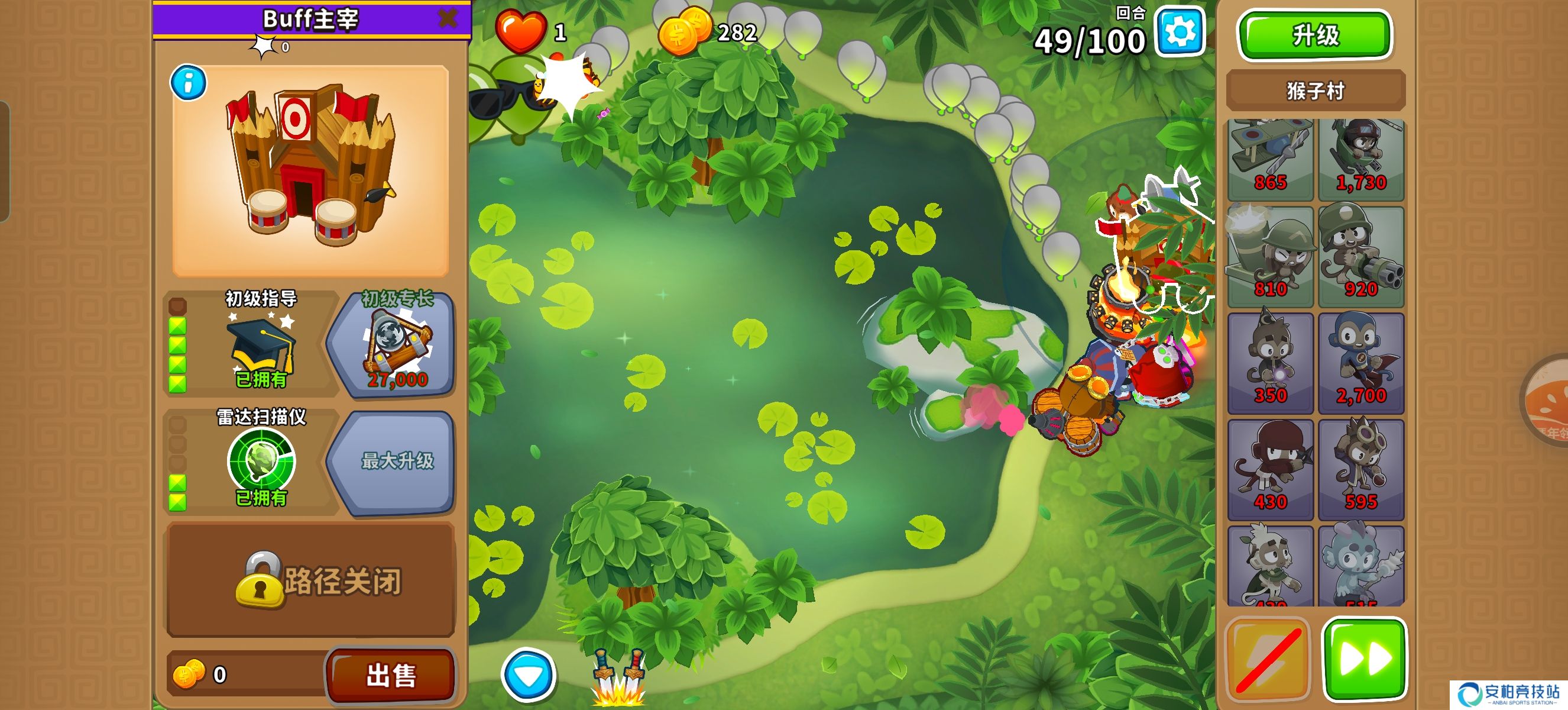Pick the Alchemist monkey costing 595

1361,469
